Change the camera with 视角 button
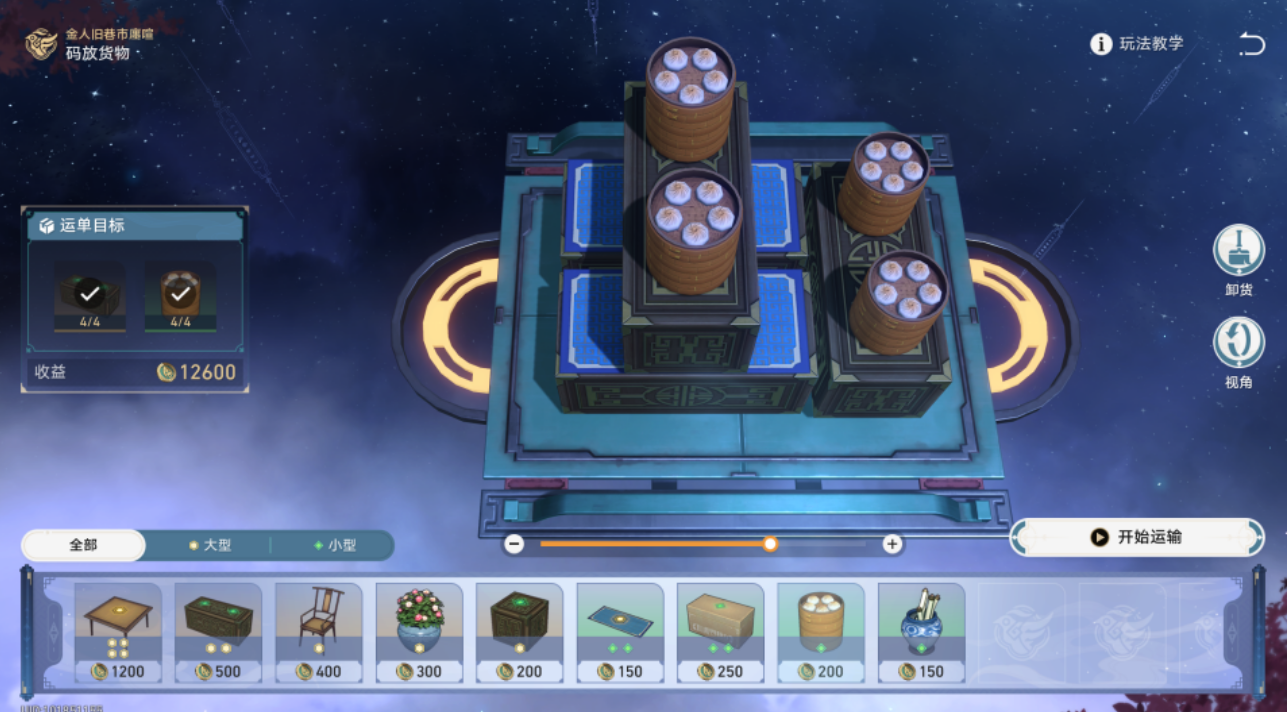Screen dimensions: 1287x712 (x=1238, y=343)
